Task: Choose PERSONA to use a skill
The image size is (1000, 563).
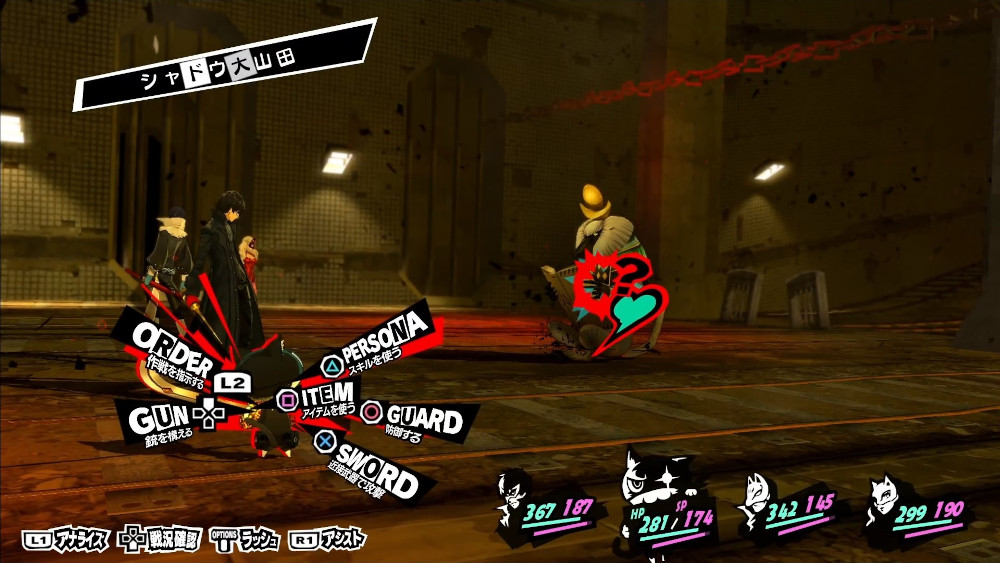Action: 384,339
